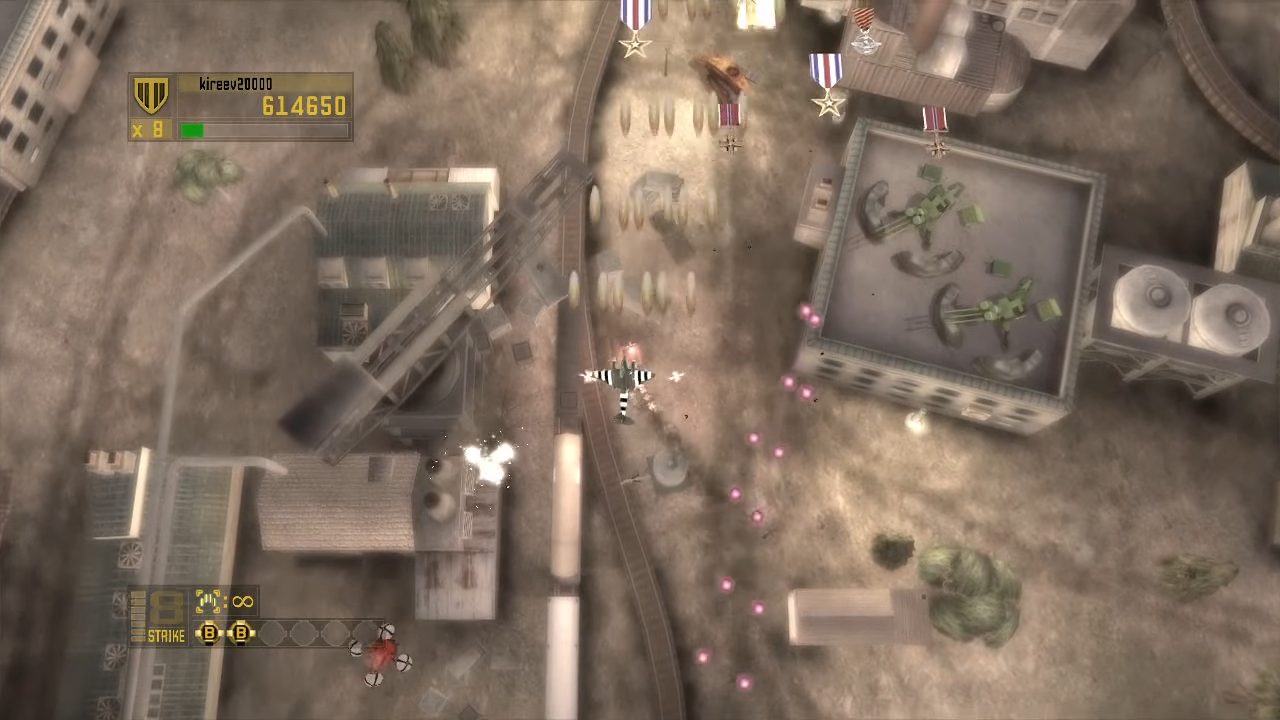Click the second B bomb icon
Viewport: 1280px width, 720px height.
[241, 633]
